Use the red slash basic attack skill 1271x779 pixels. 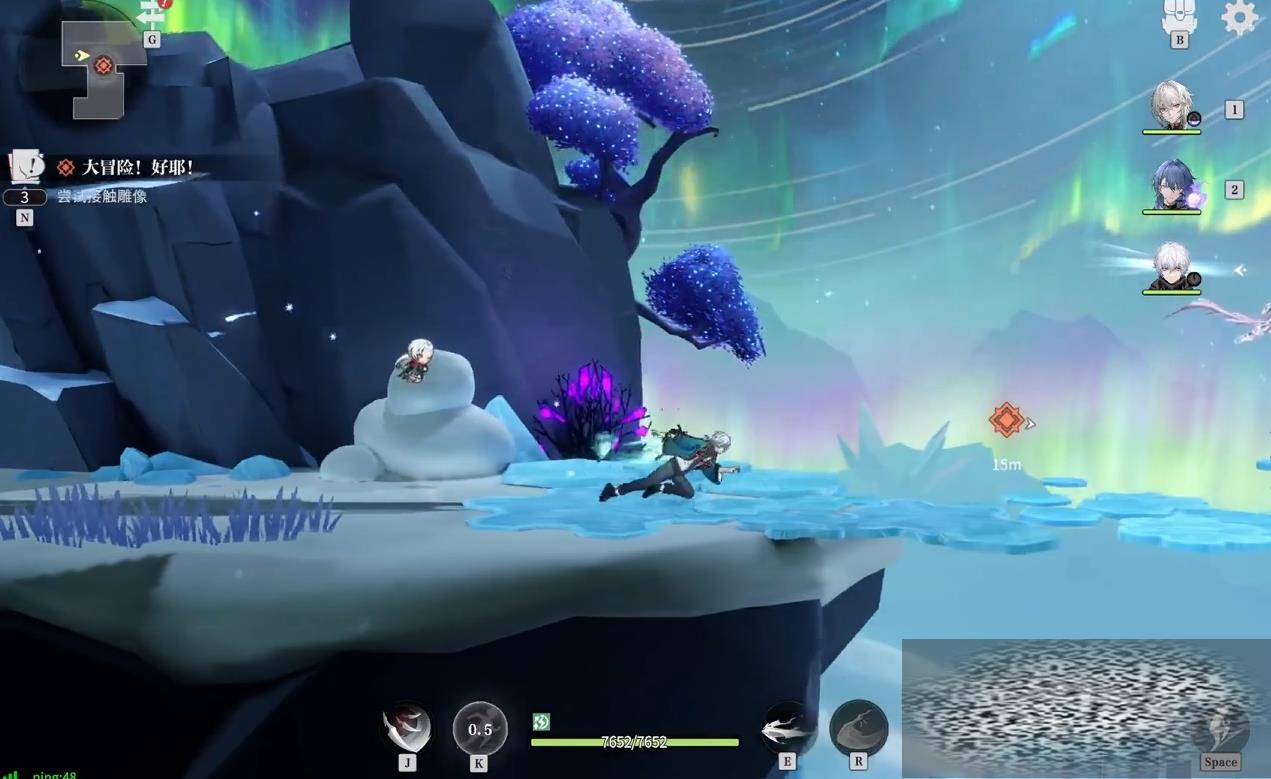tap(407, 728)
